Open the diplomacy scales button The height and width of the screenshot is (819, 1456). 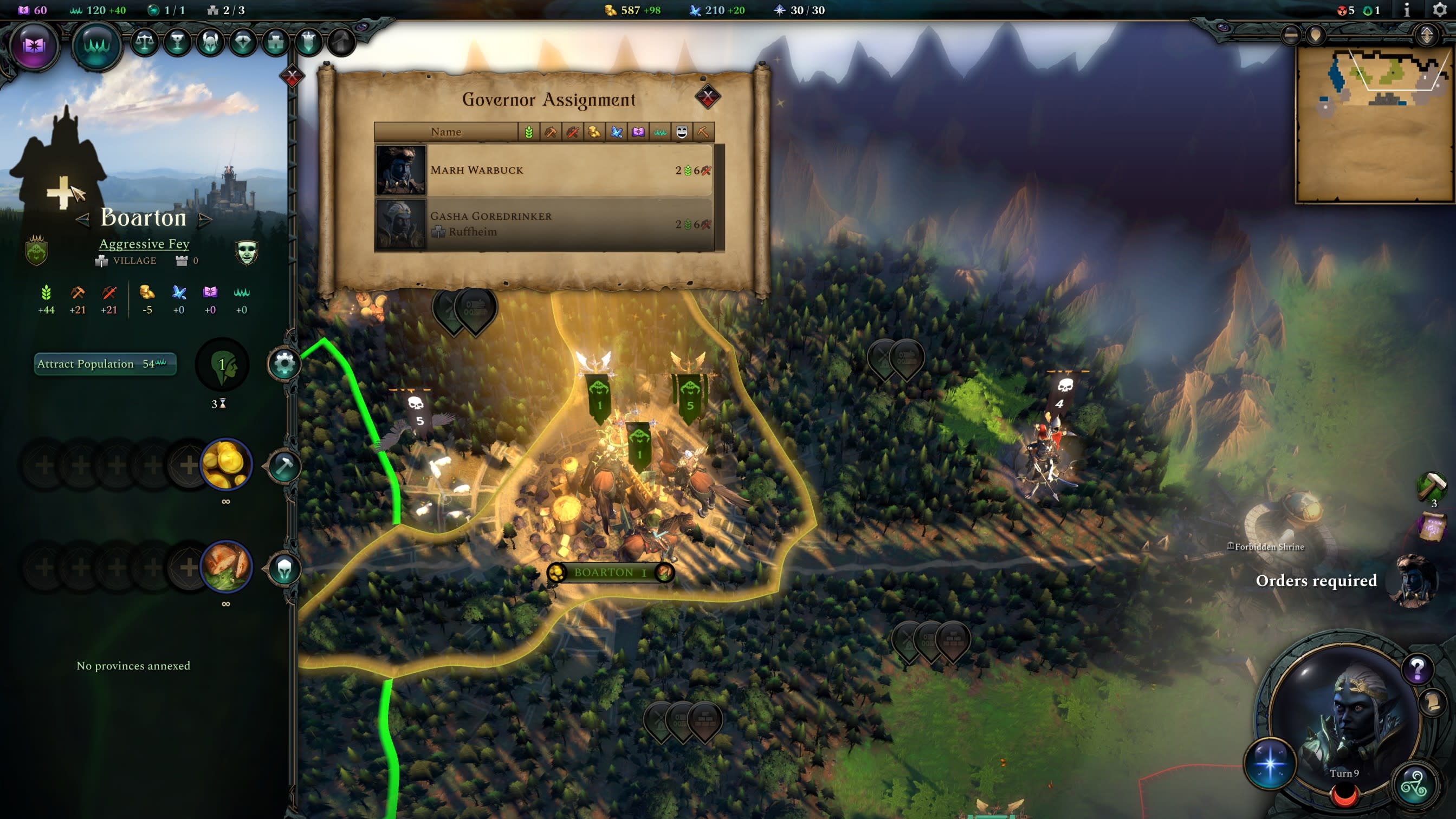pos(145,42)
